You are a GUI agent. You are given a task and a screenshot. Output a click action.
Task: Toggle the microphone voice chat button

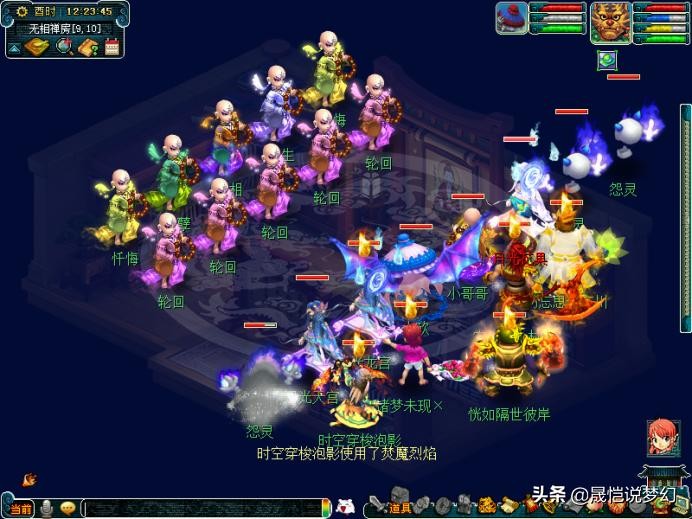coord(47,508)
